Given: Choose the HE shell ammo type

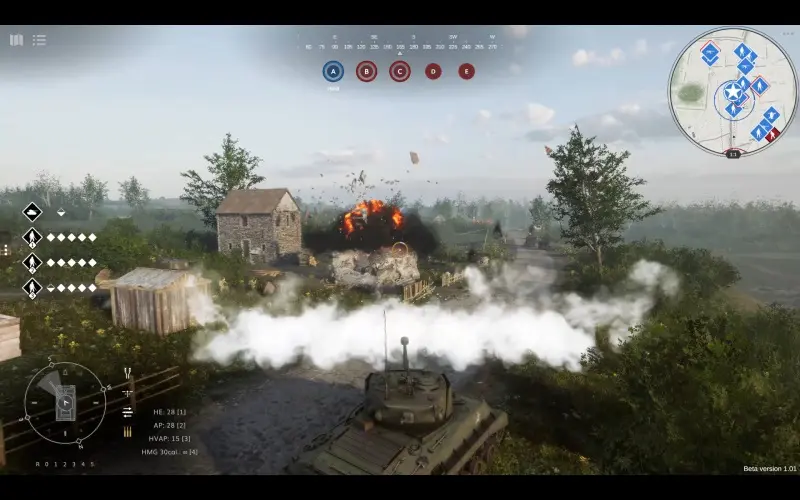Looking at the screenshot, I should pos(169,412).
